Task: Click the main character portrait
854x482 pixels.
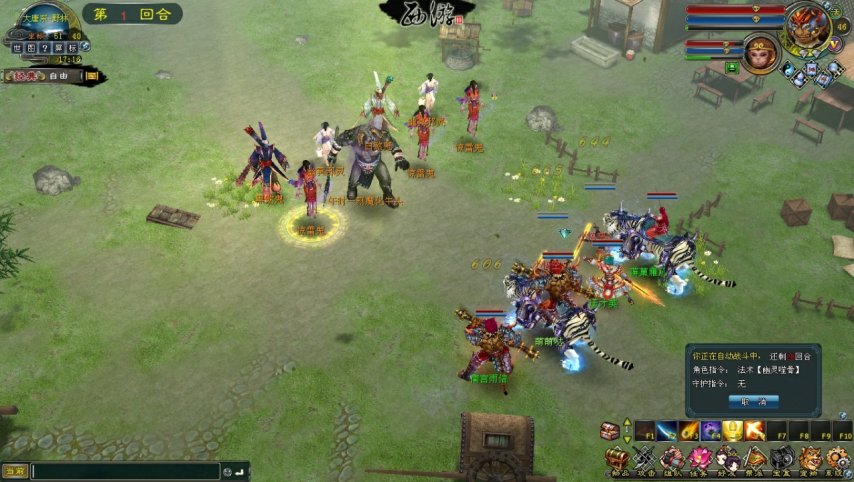Action: pyautogui.click(x=806, y=27)
